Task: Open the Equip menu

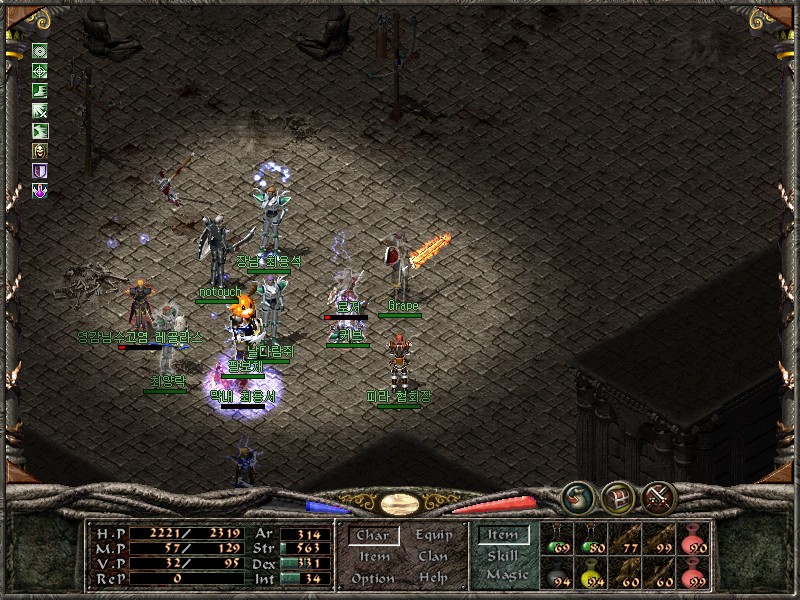Action: tap(433, 536)
